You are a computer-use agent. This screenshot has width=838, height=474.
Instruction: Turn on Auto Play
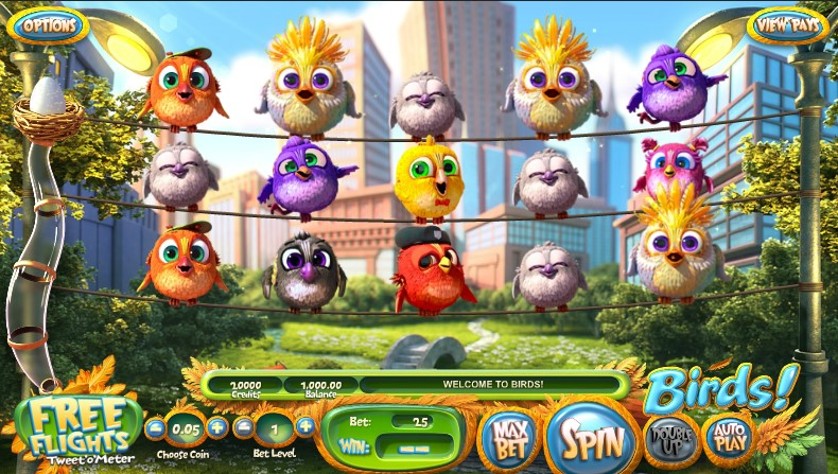[x=732, y=437]
